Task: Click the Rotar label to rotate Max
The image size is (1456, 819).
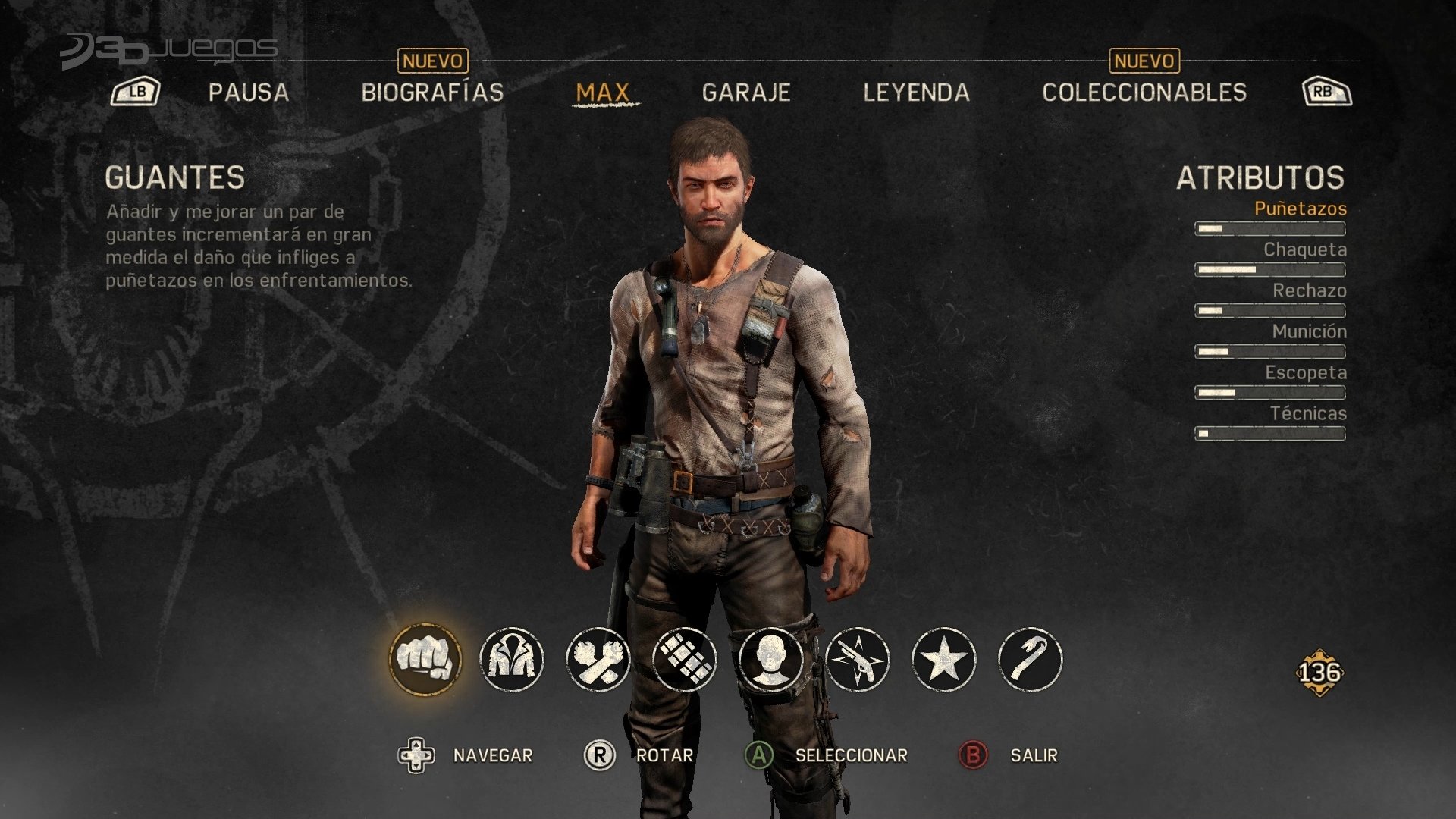Action: click(x=664, y=755)
